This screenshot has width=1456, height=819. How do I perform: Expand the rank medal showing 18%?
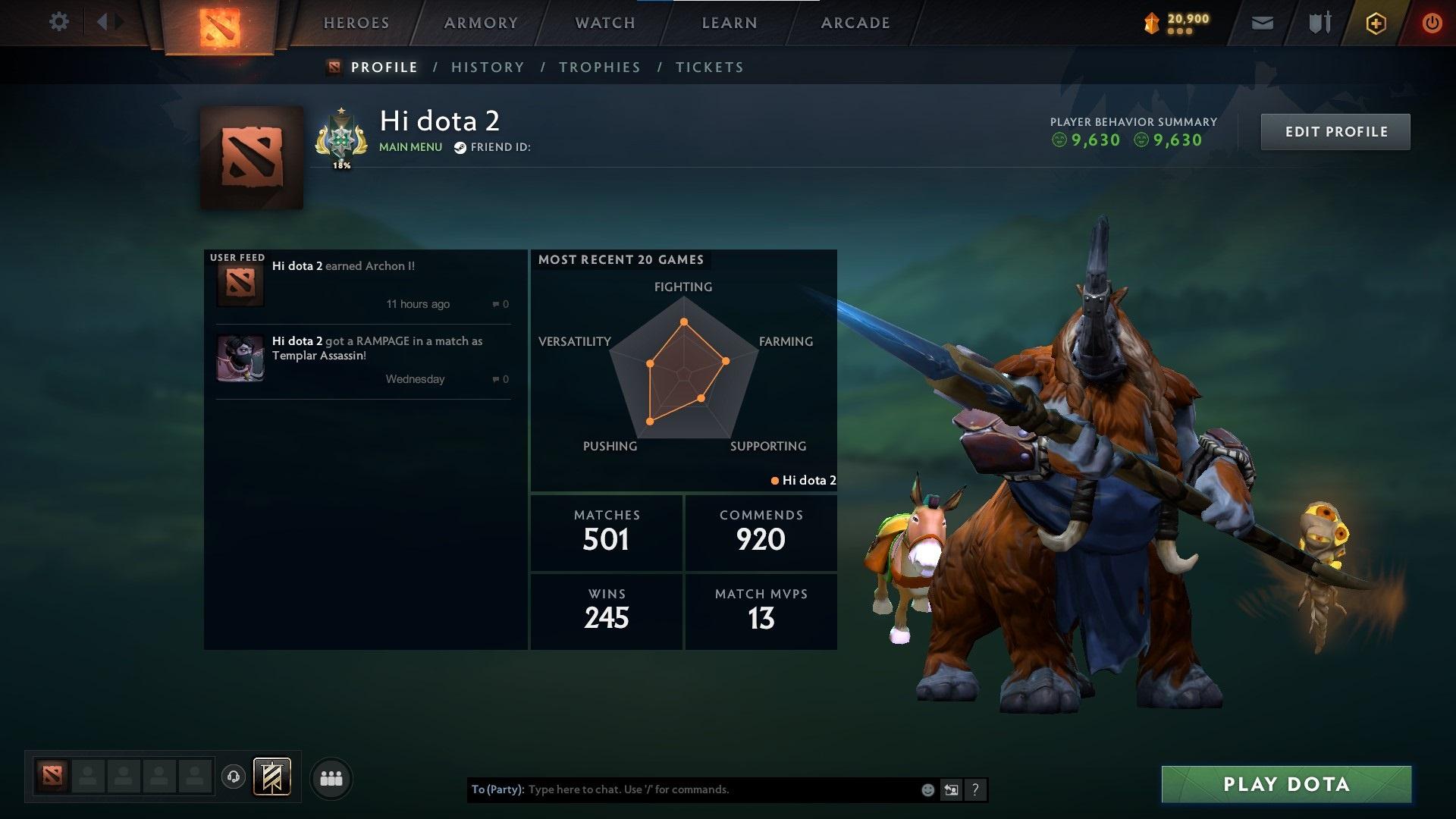point(341,140)
